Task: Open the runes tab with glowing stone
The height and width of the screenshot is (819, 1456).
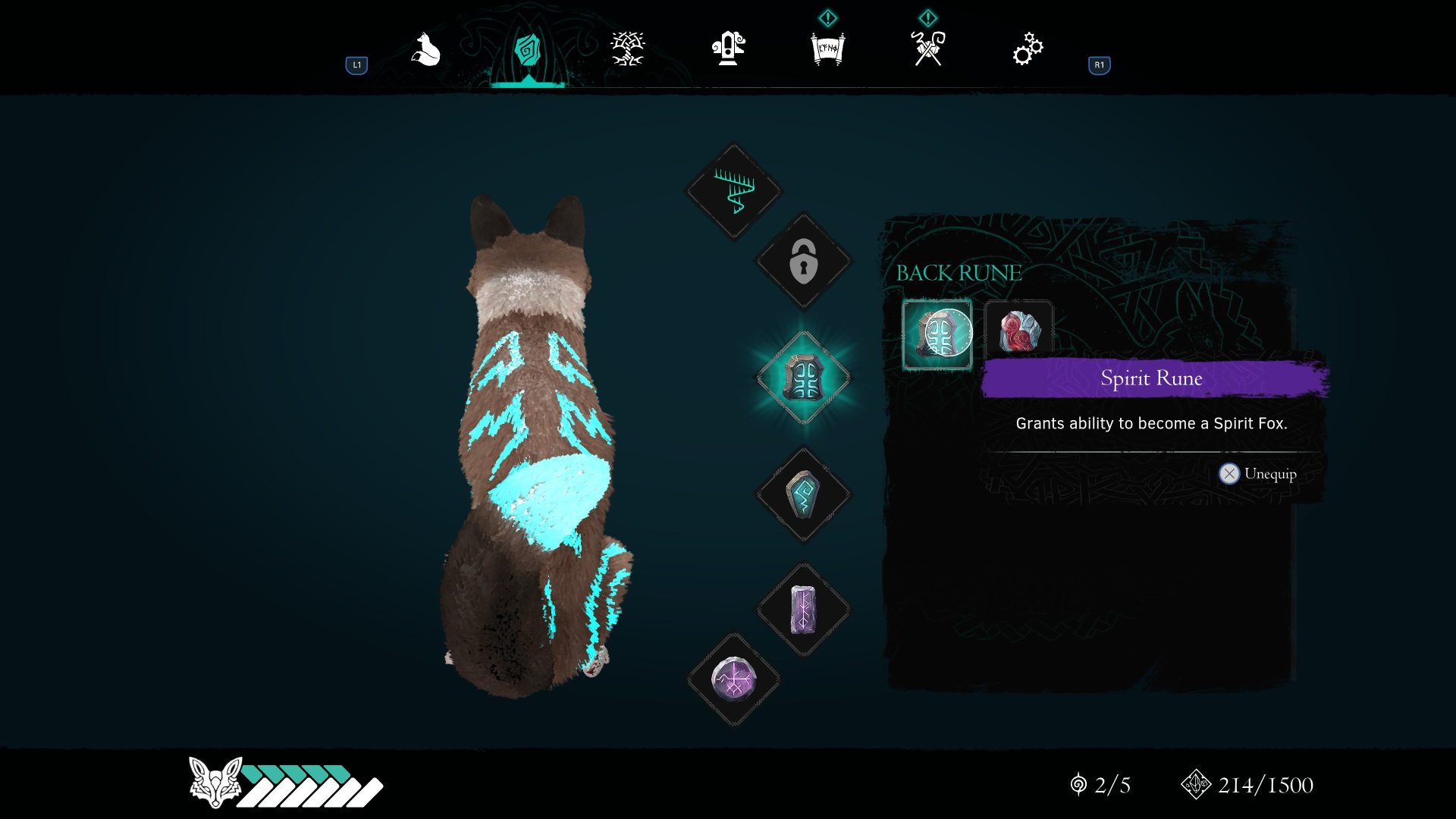Action: click(527, 50)
